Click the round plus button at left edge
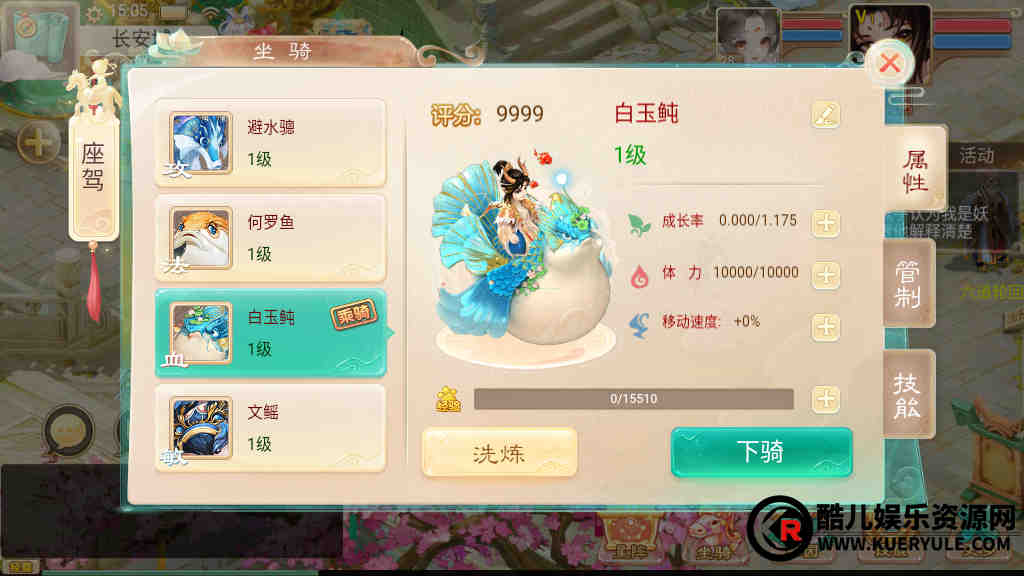This screenshot has width=1024, height=576. click(39, 142)
